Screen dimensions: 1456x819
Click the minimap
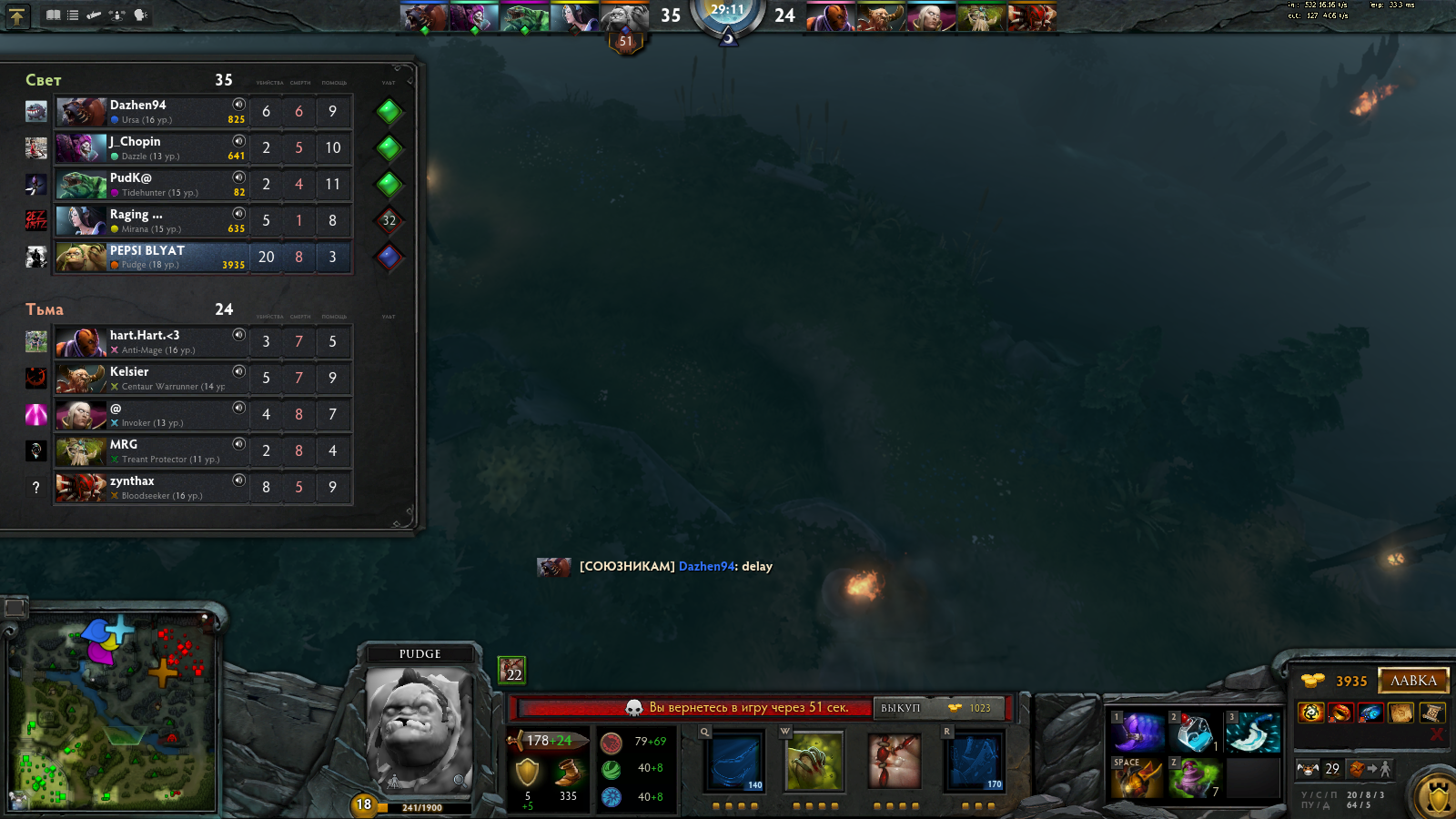coord(114,714)
